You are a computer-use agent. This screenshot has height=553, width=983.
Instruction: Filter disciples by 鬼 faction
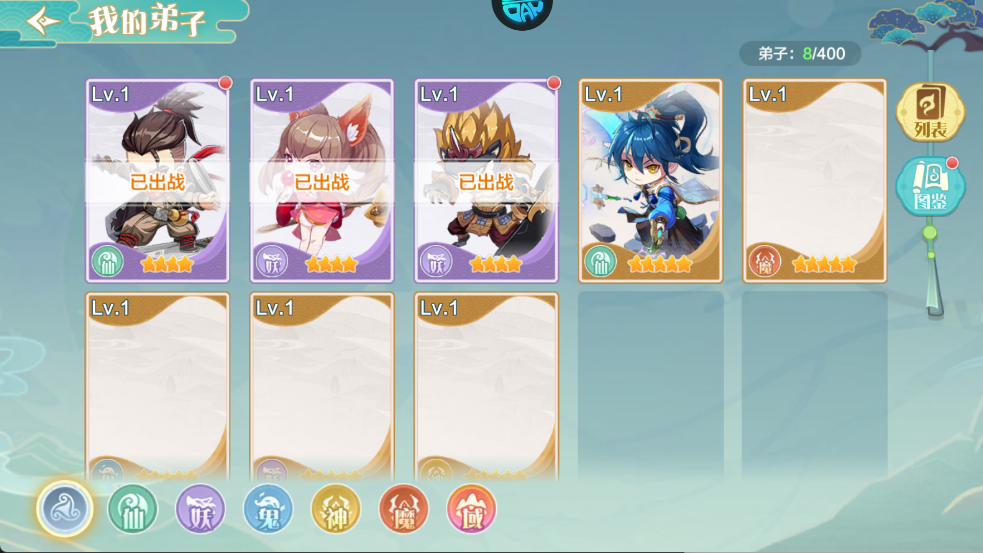(268, 509)
